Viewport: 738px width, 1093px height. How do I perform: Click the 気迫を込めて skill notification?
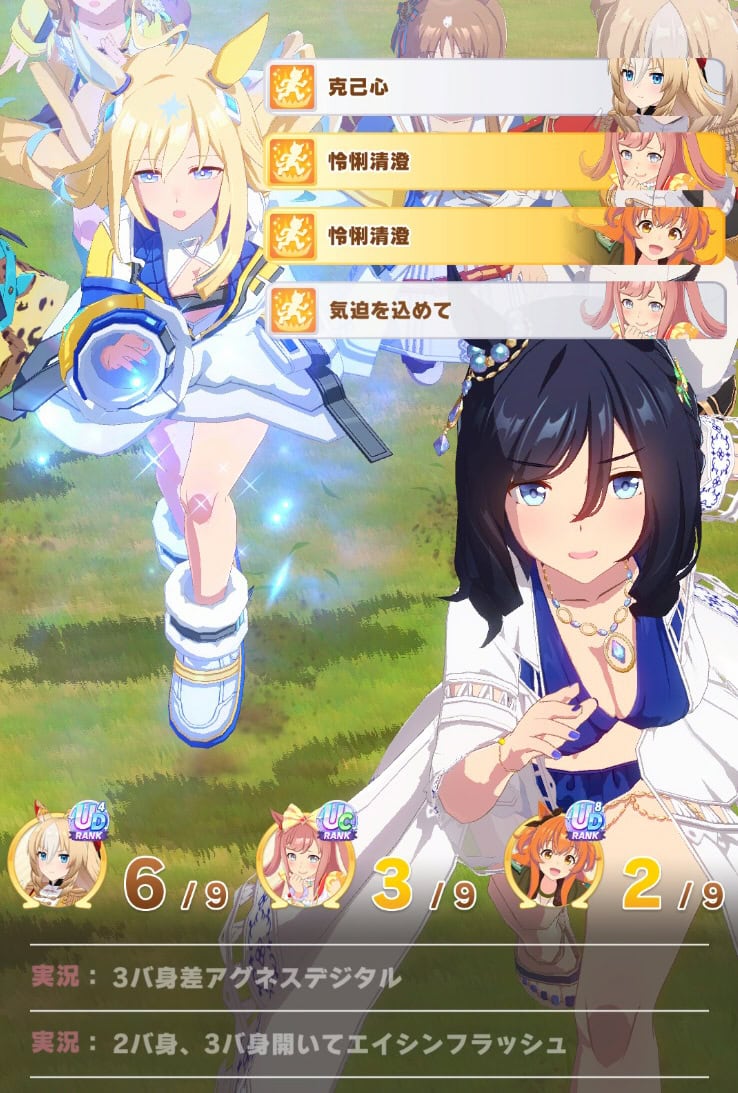point(494,310)
